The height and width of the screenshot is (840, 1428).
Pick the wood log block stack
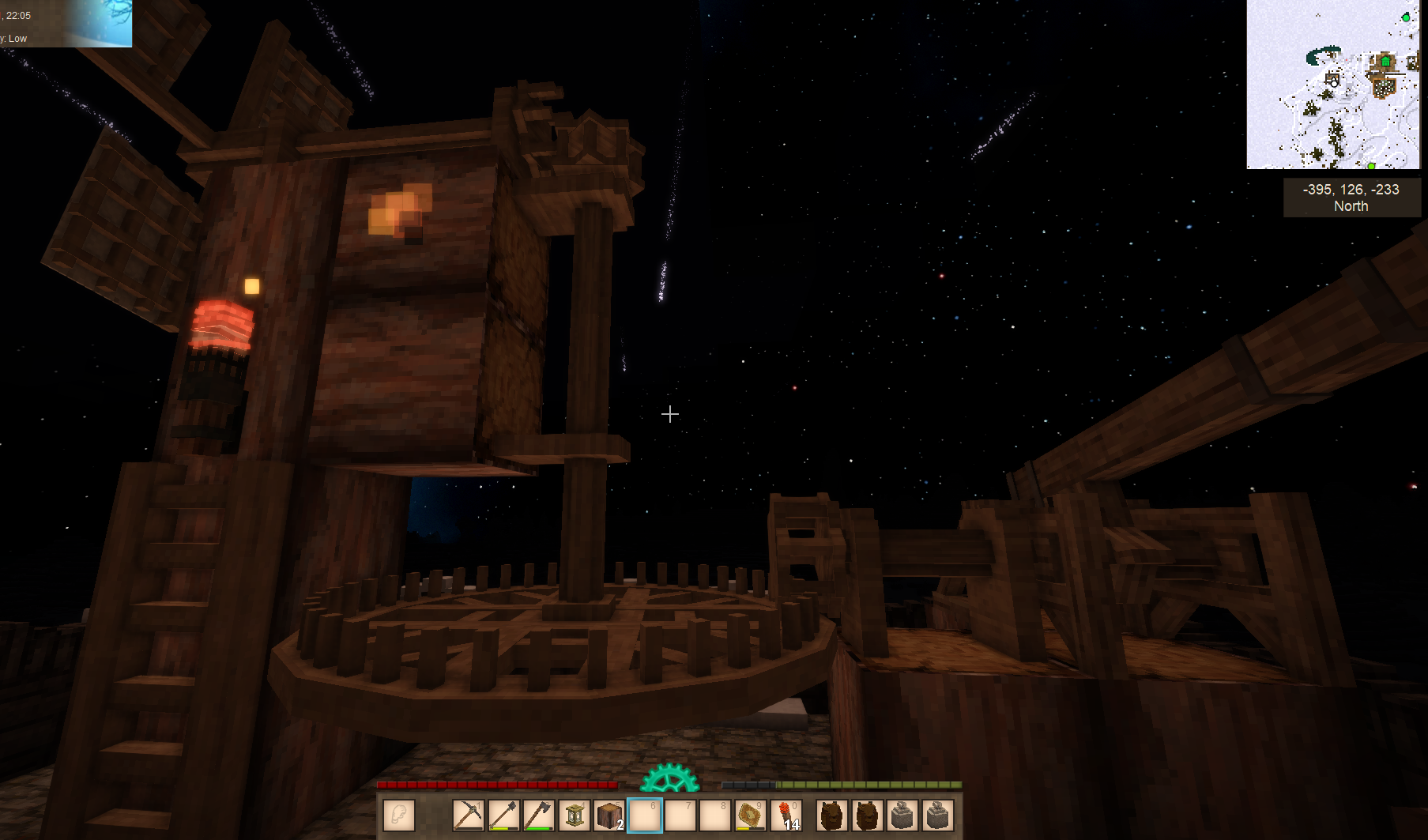coord(609,816)
